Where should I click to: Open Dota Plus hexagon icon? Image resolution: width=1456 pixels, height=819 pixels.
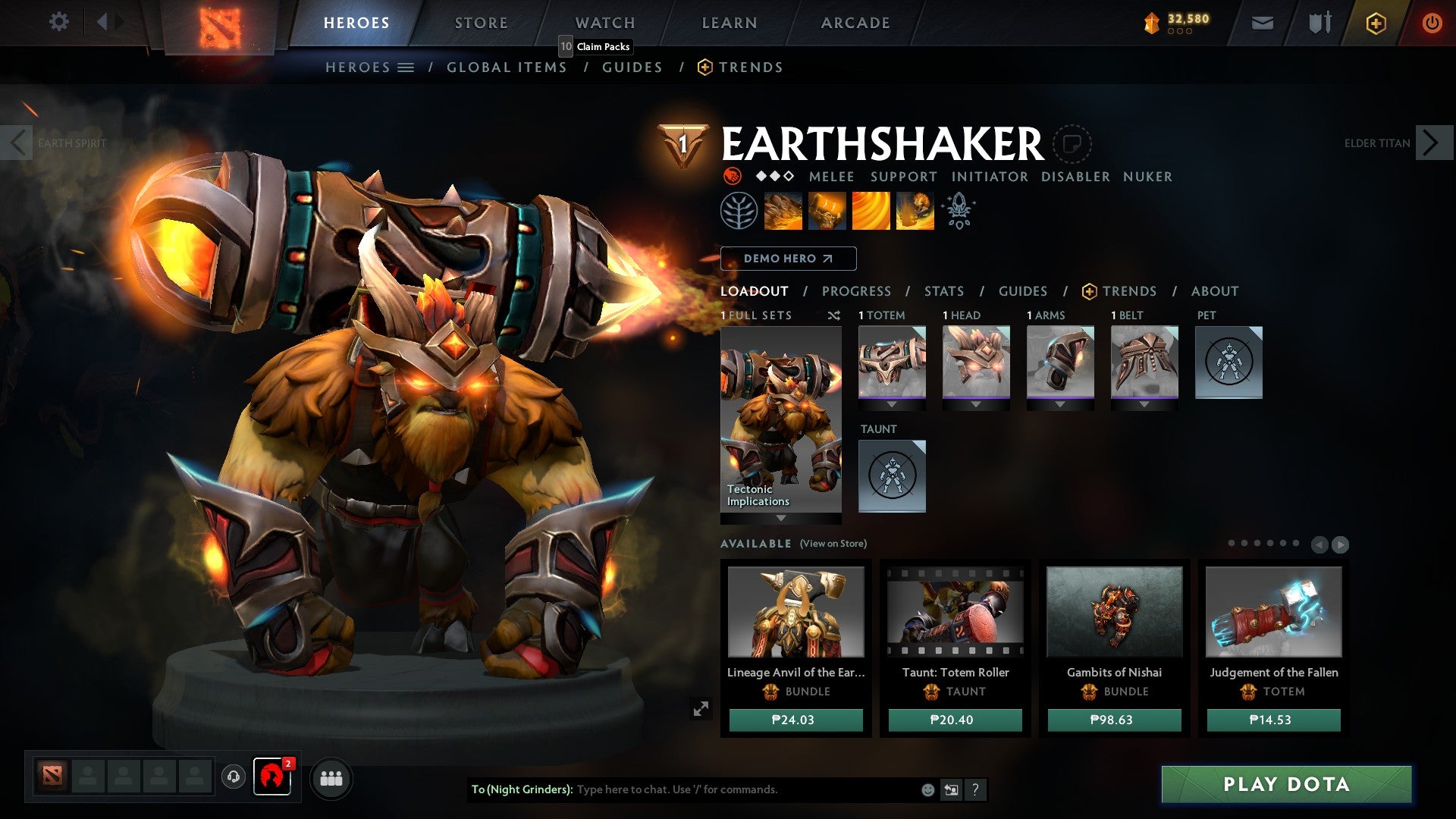(1376, 23)
